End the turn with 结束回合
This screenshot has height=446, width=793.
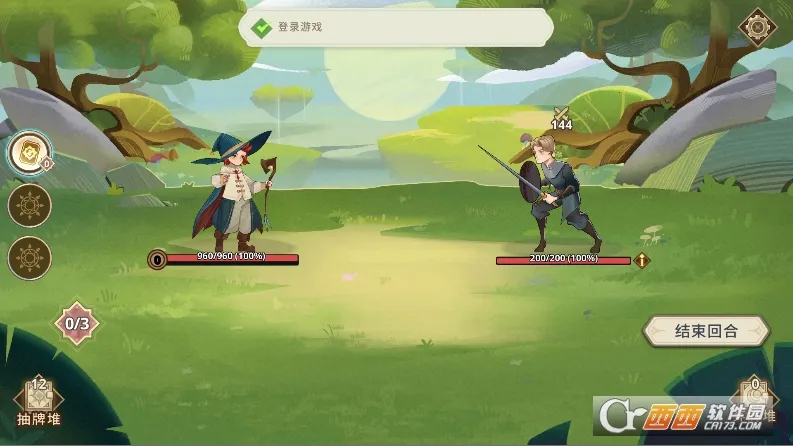tap(707, 331)
